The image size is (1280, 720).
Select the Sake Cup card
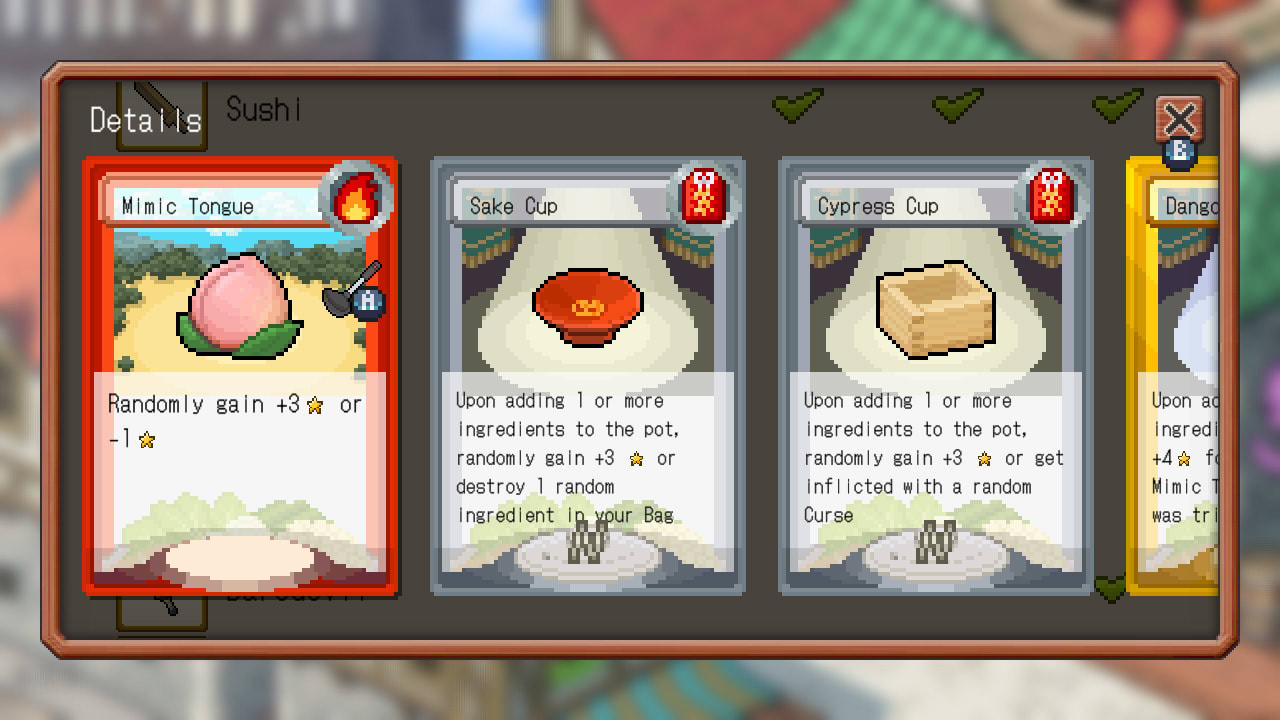(x=588, y=375)
